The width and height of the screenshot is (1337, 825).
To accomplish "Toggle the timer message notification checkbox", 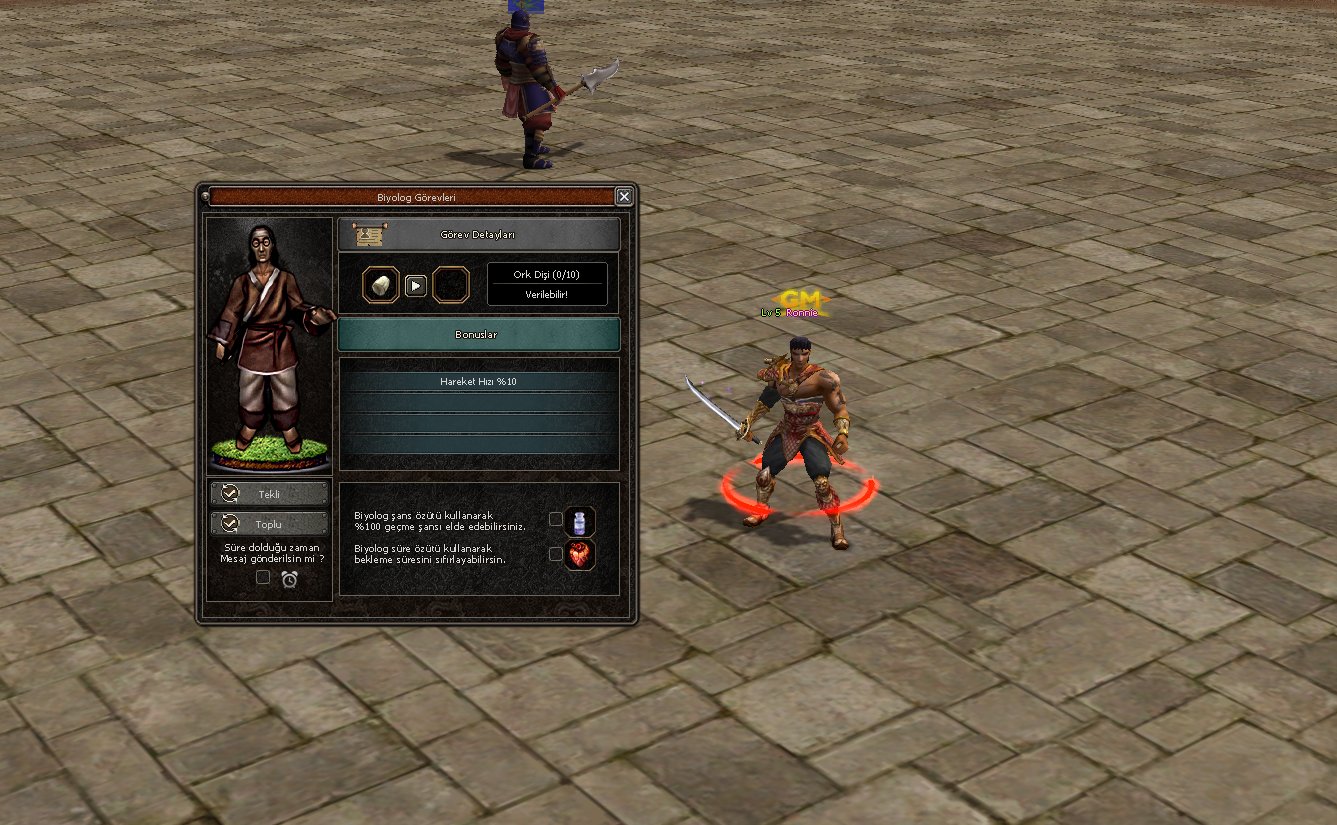I will tap(263, 577).
